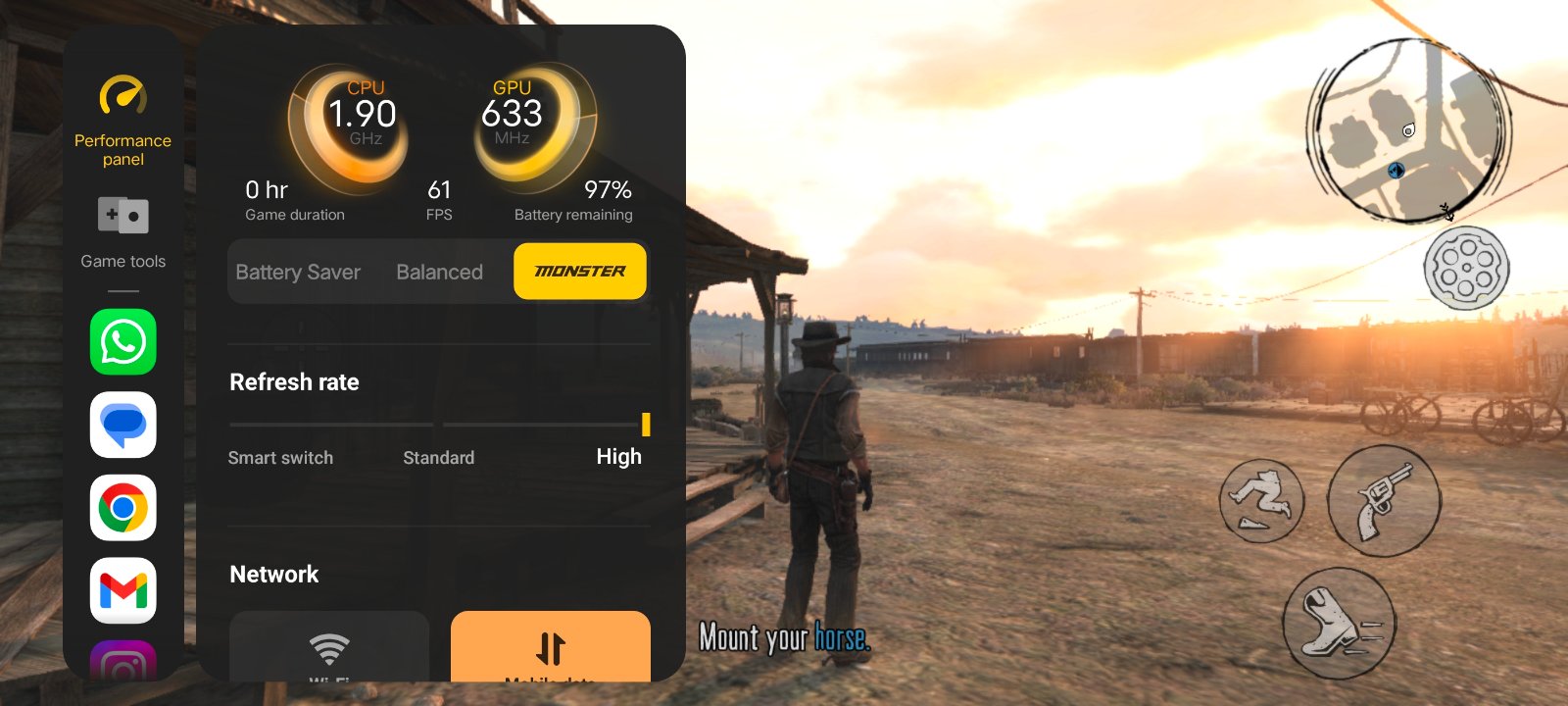The height and width of the screenshot is (706, 1568).
Task: Choose Balanced performance mode
Action: point(439,272)
